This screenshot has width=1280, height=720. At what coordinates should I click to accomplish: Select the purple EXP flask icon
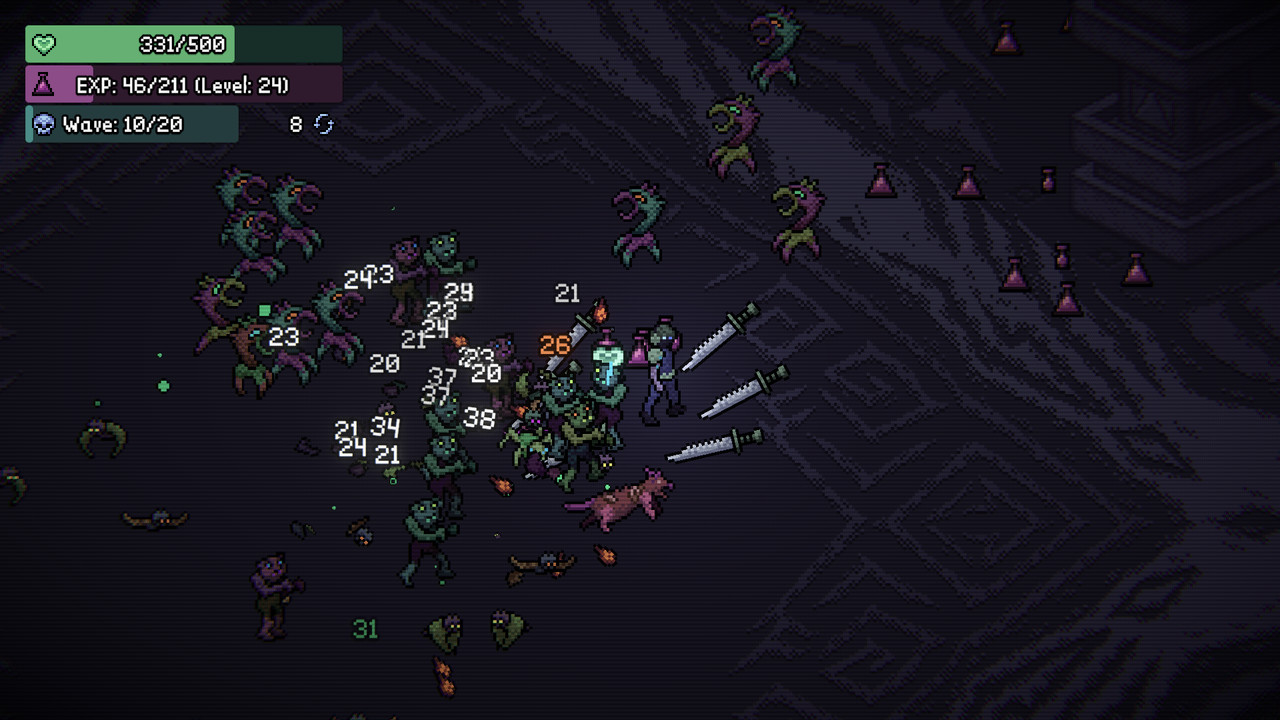pos(42,85)
